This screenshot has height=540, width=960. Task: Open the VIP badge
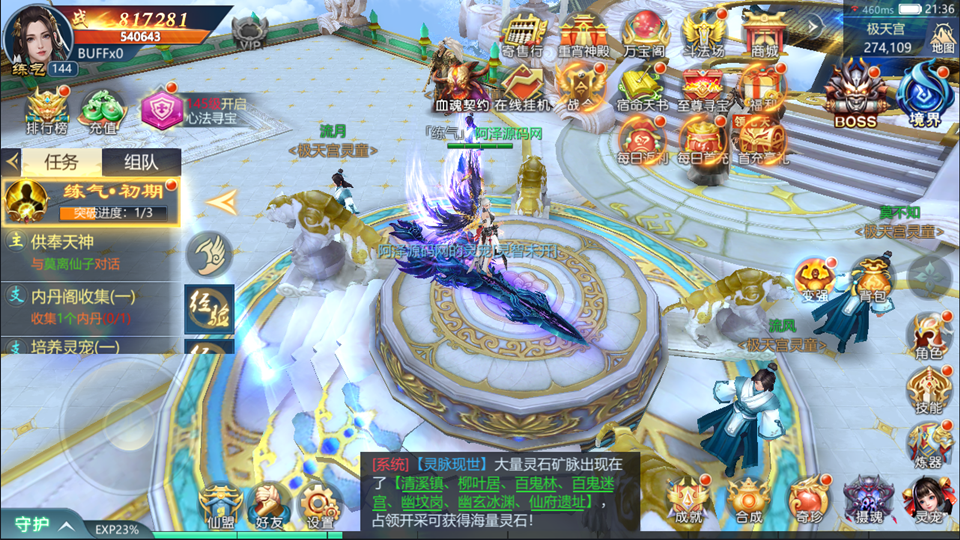pos(249,32)
